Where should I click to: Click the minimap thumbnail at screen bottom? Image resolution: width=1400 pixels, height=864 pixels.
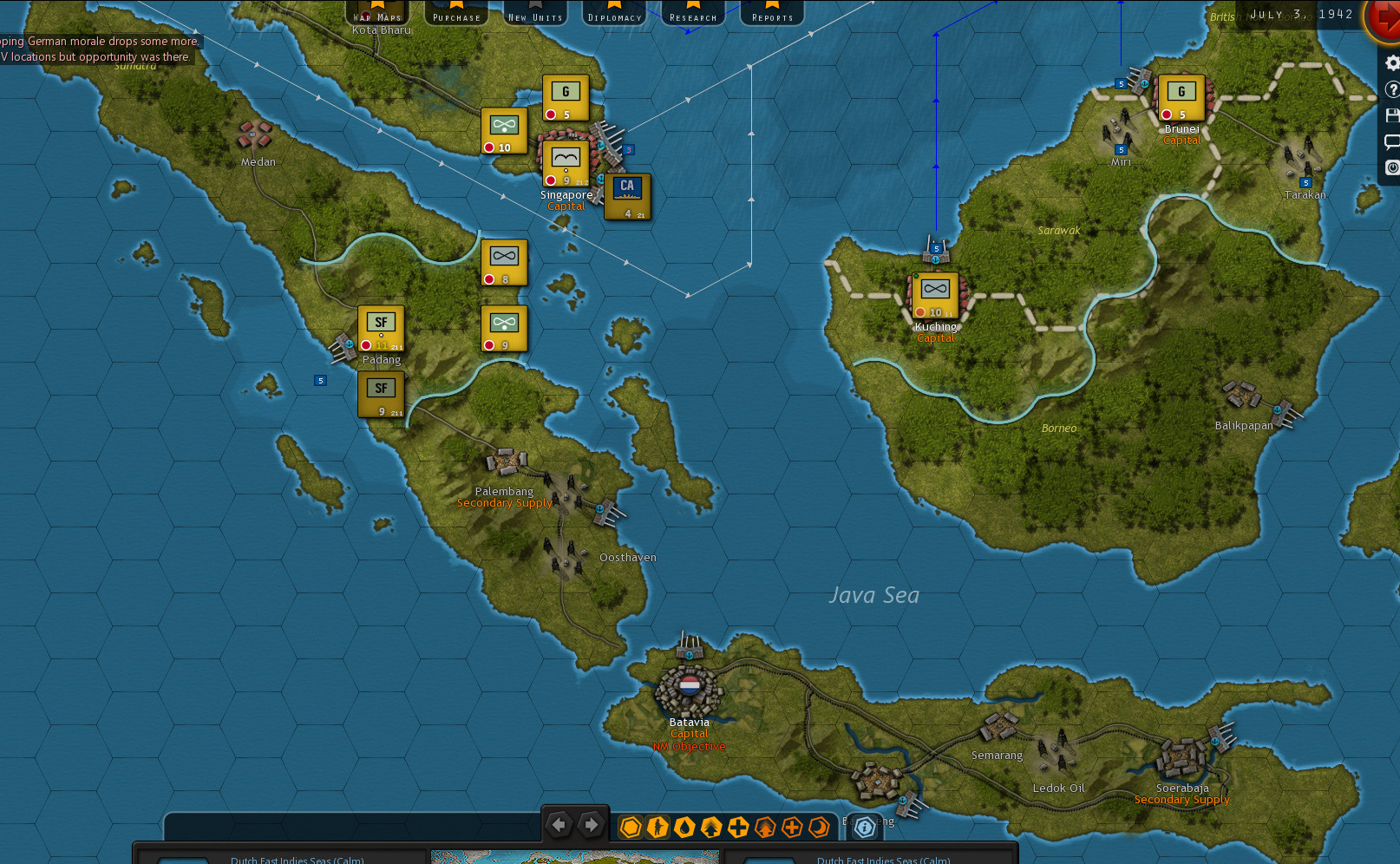(575, 859)
